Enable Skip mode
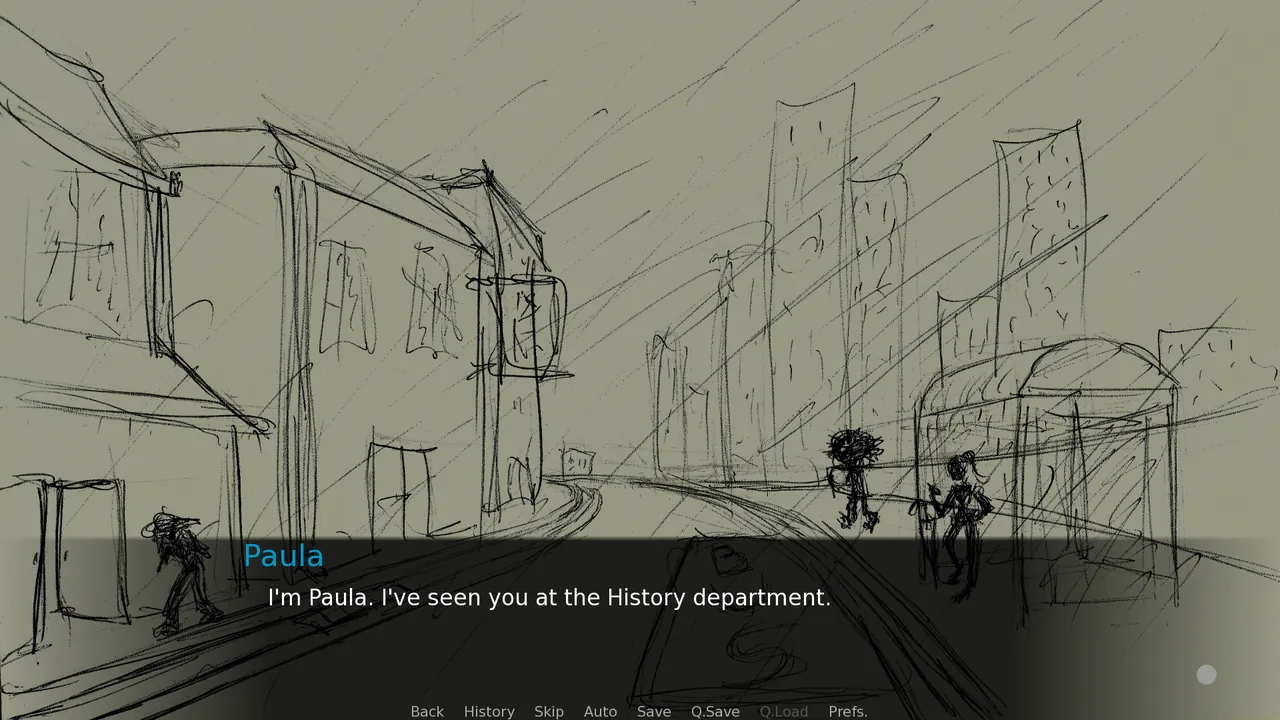The width and height of the screenshot is (1280, 720). click(549, 711)
